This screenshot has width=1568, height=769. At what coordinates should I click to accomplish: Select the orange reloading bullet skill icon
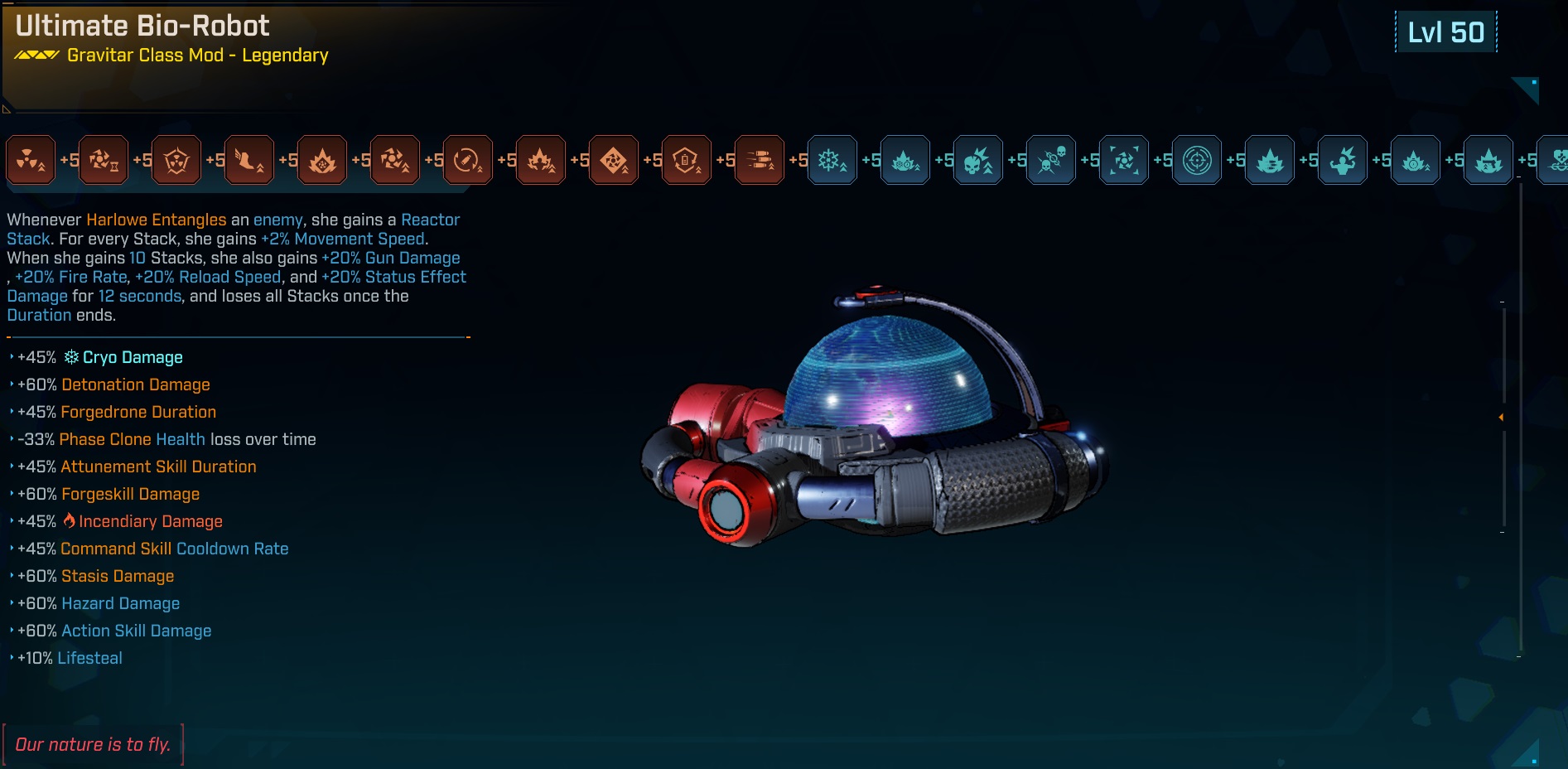pos(468,160)
